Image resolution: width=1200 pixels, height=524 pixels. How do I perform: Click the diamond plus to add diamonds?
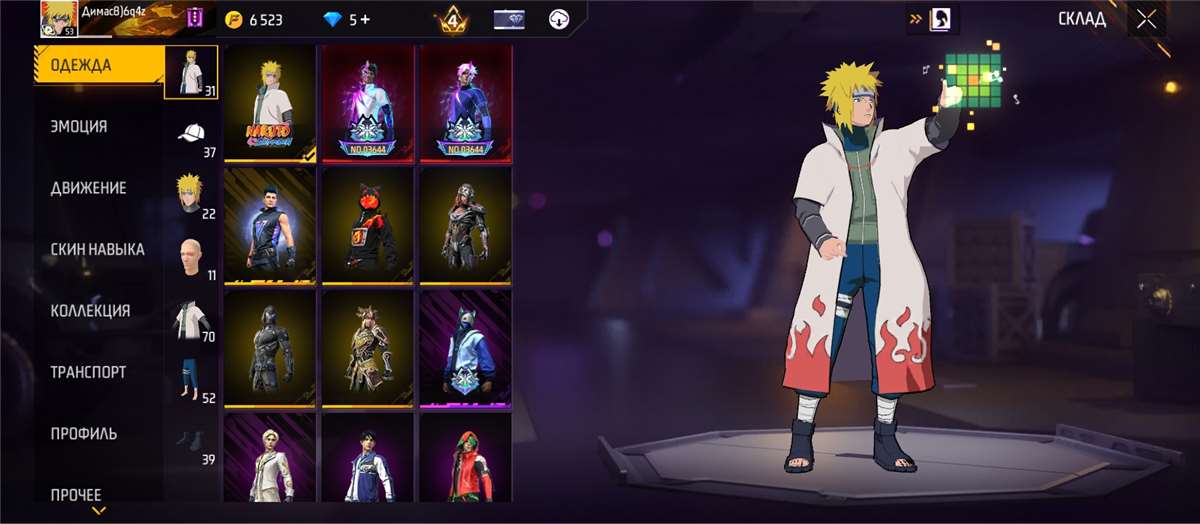coord(366,19)
